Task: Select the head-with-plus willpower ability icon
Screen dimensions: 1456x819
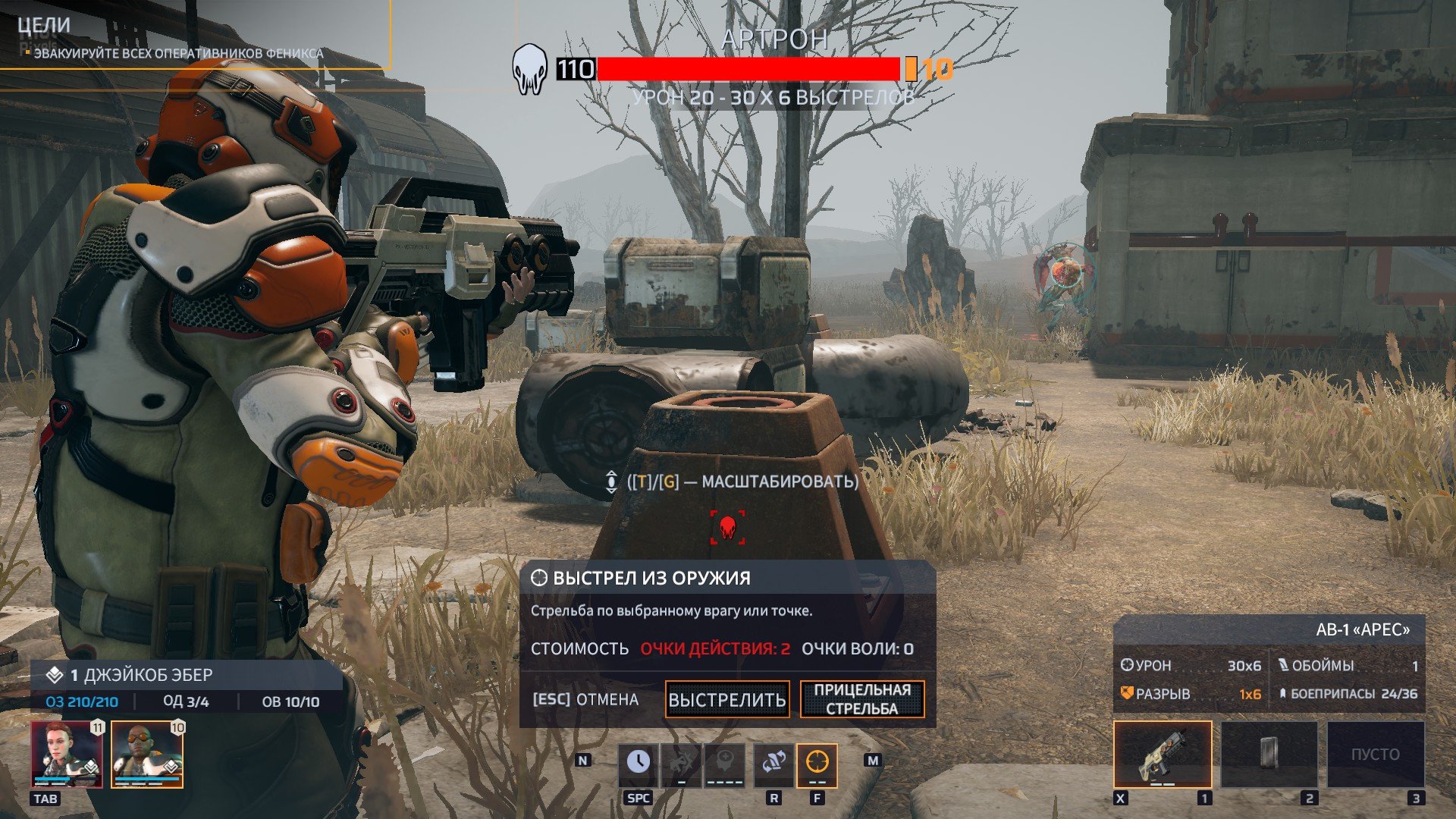Action: coord(726,764)
